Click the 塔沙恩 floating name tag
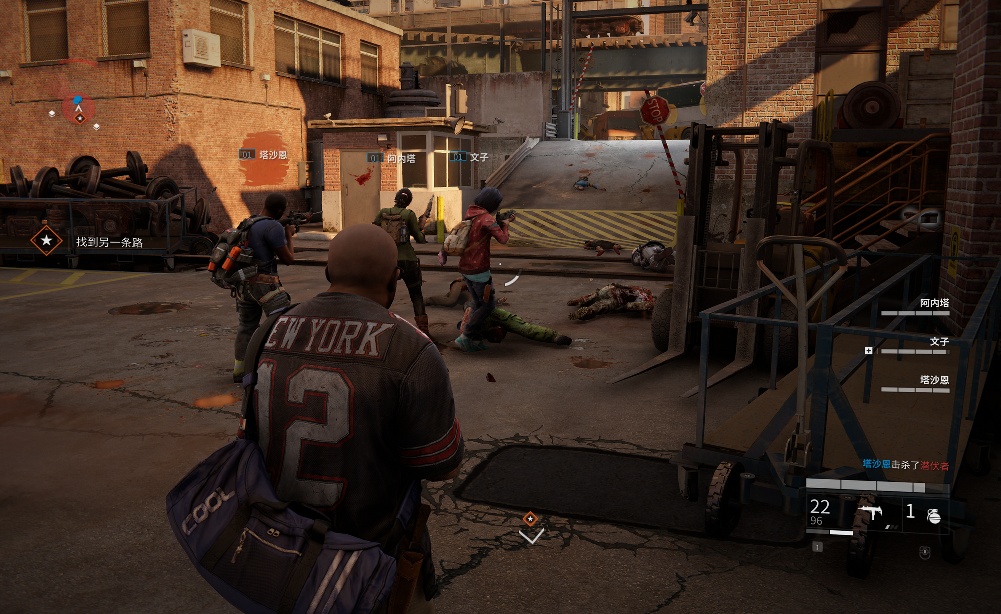 [265, 155]
